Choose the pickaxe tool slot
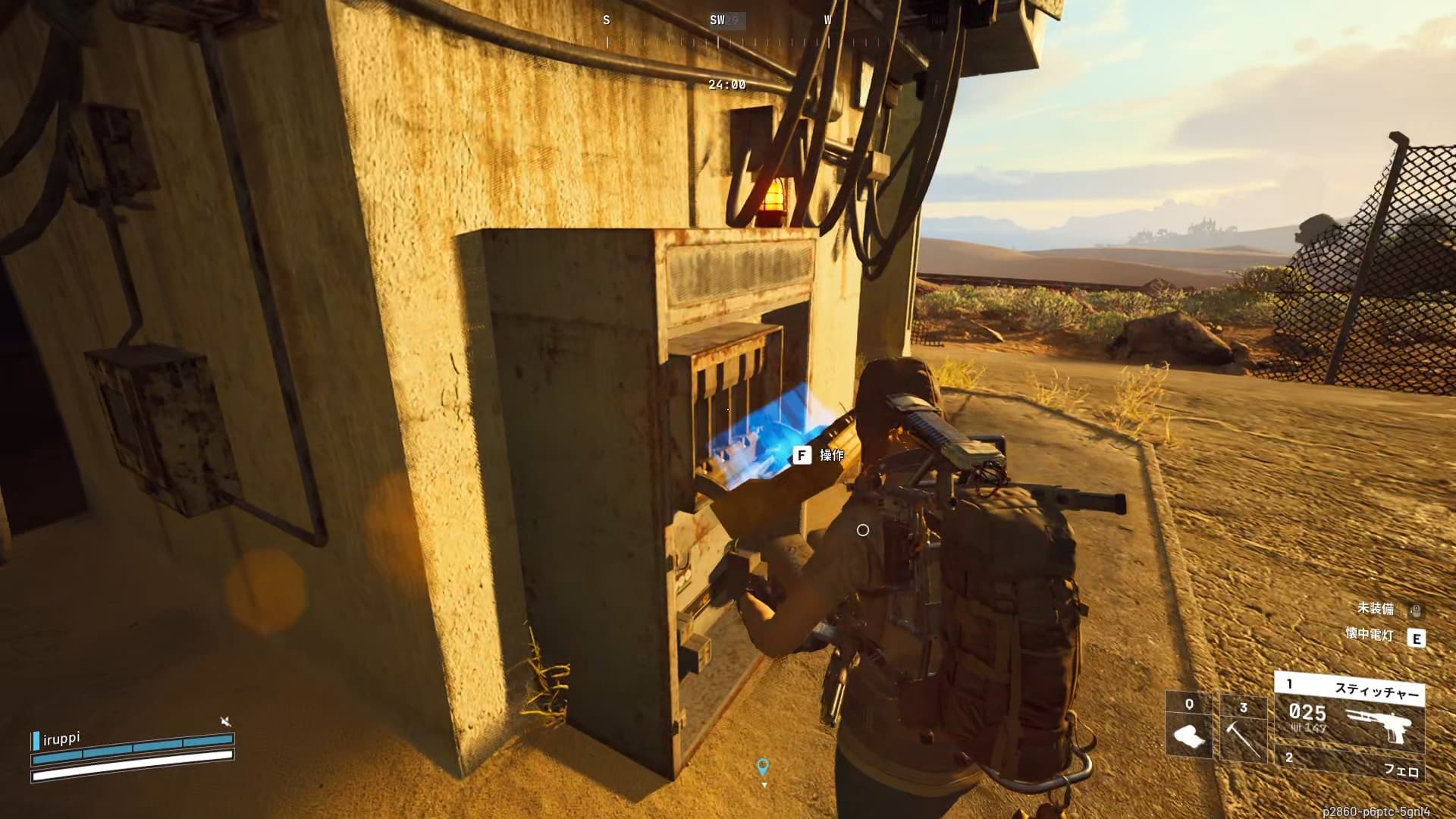The image size is (1456, 819). tap(1243, 728)
